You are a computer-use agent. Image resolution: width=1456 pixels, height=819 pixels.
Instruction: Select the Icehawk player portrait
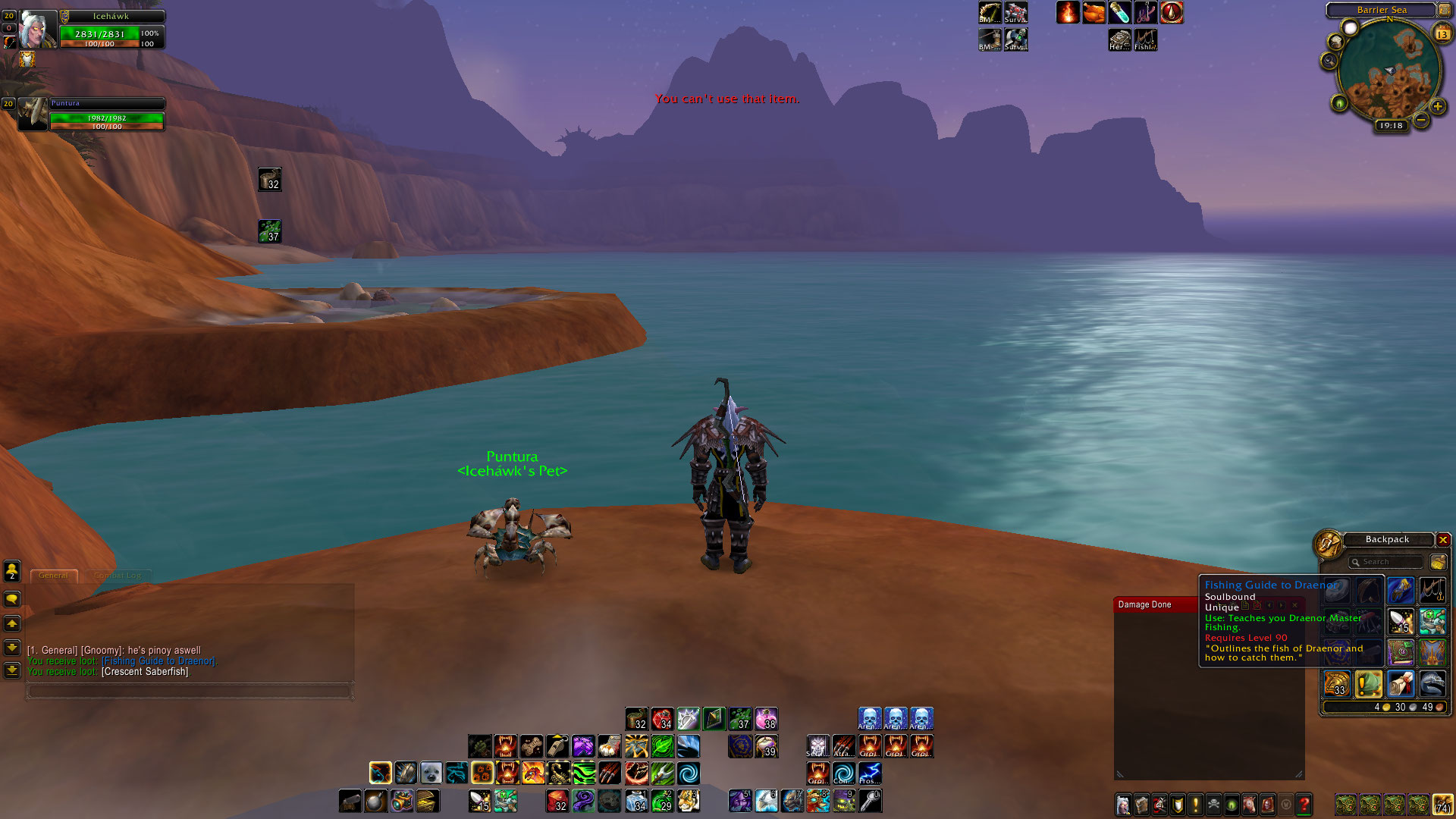click(x=37, y=30)
